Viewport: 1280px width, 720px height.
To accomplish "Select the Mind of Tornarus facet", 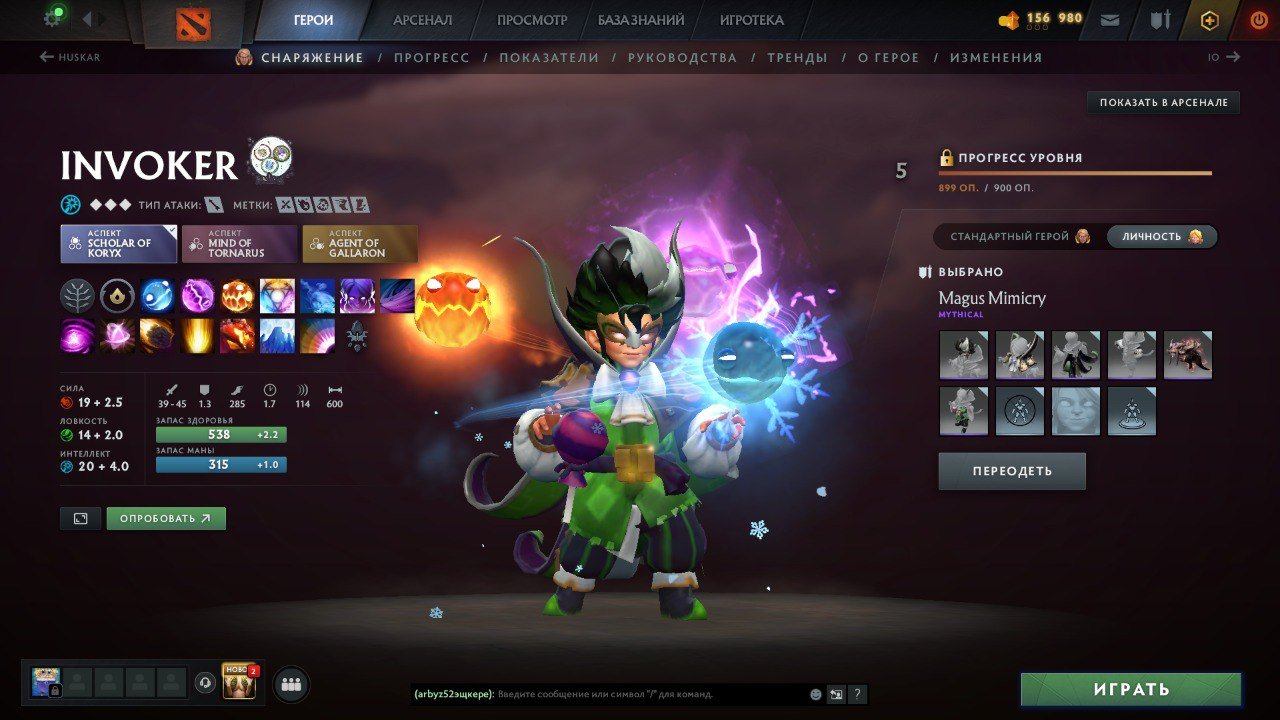I will 239,242.
